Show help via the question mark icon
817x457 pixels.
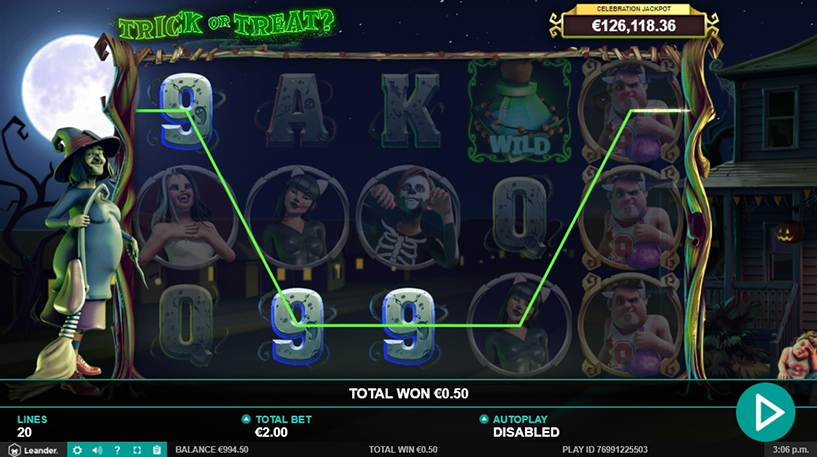(x=117, y=450)
